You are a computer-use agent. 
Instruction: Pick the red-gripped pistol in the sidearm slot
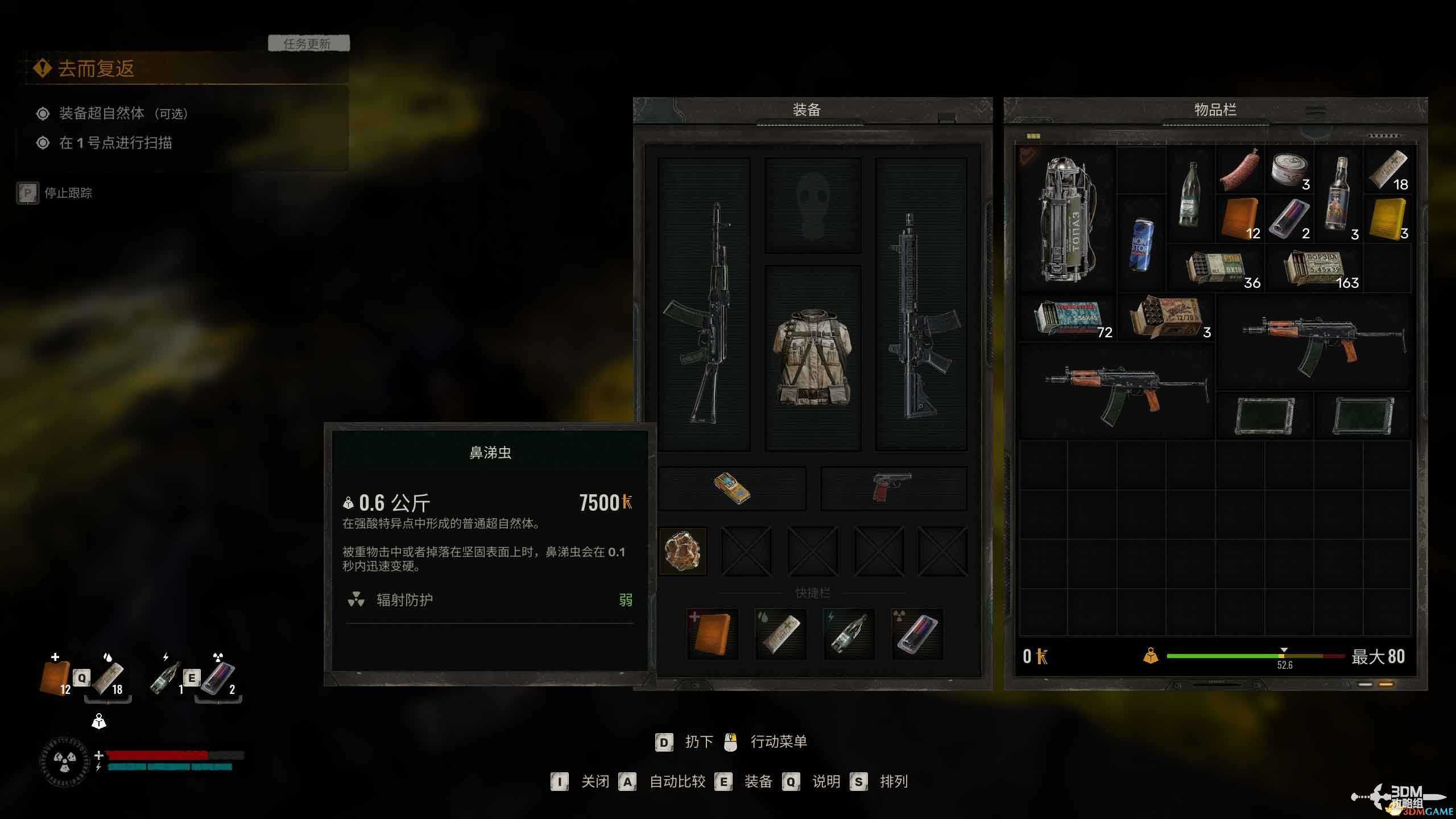892,487
